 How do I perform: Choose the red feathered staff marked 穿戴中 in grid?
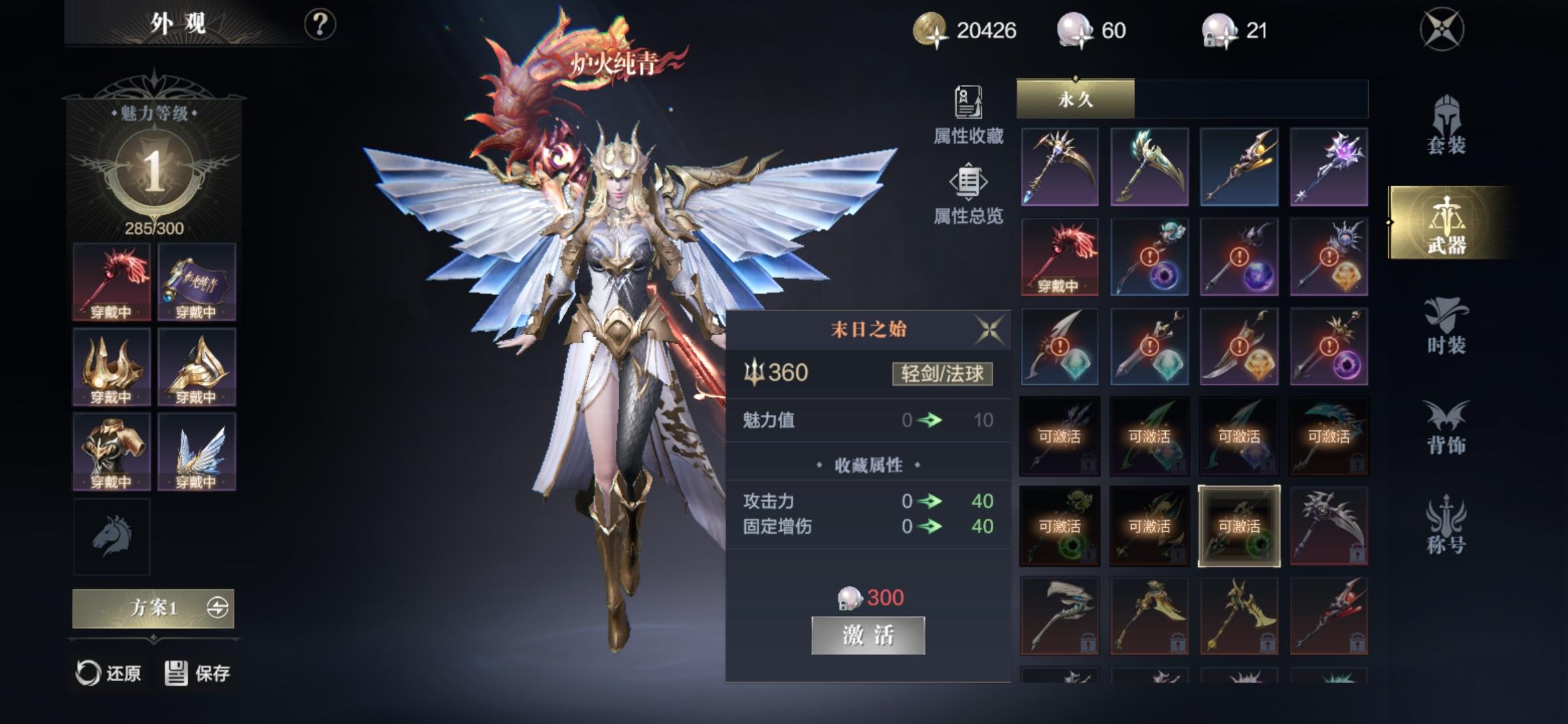(x=1059, y=257)
